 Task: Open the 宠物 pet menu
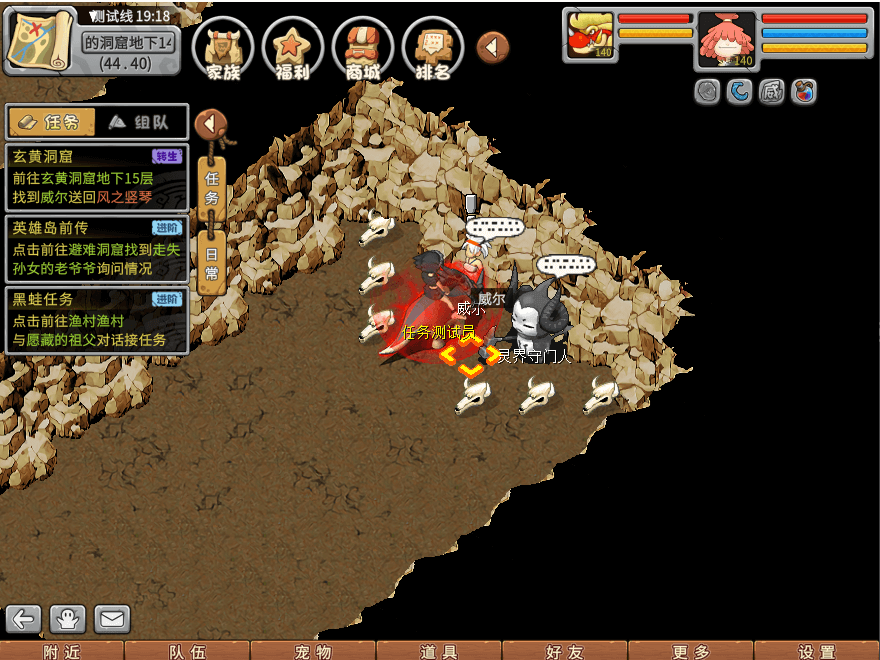coord(312,651)
